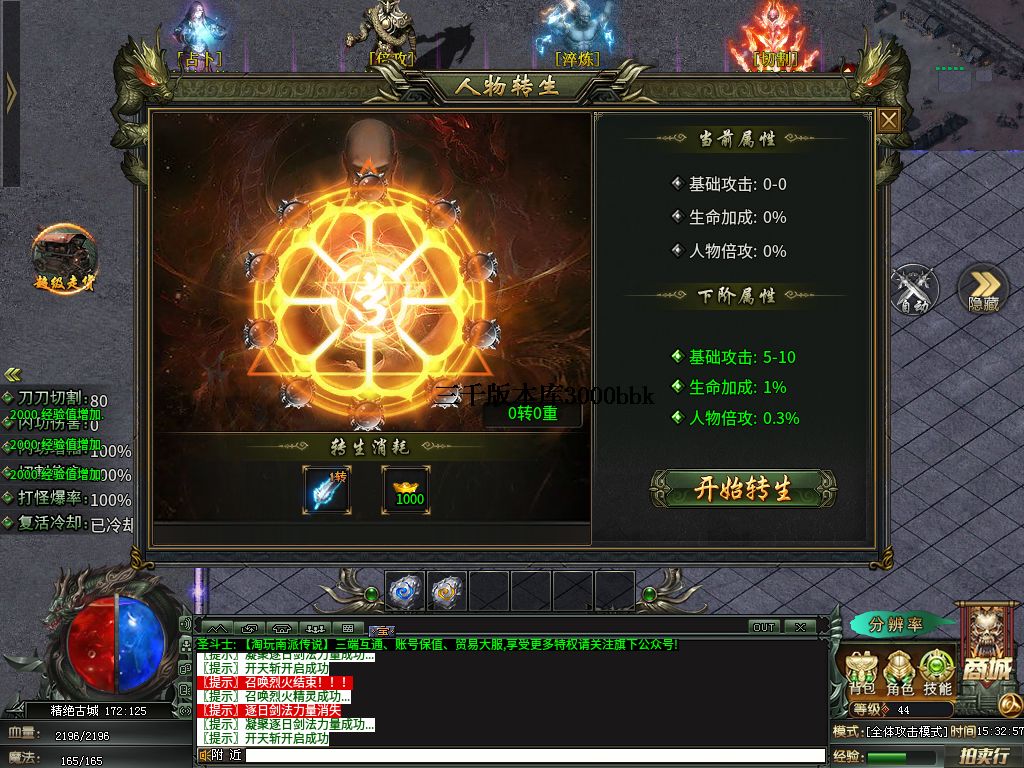This screenshot has width=1024, height=768.
Task: Use the orange swirl hotbar item
Action: (x=447, y=592)
